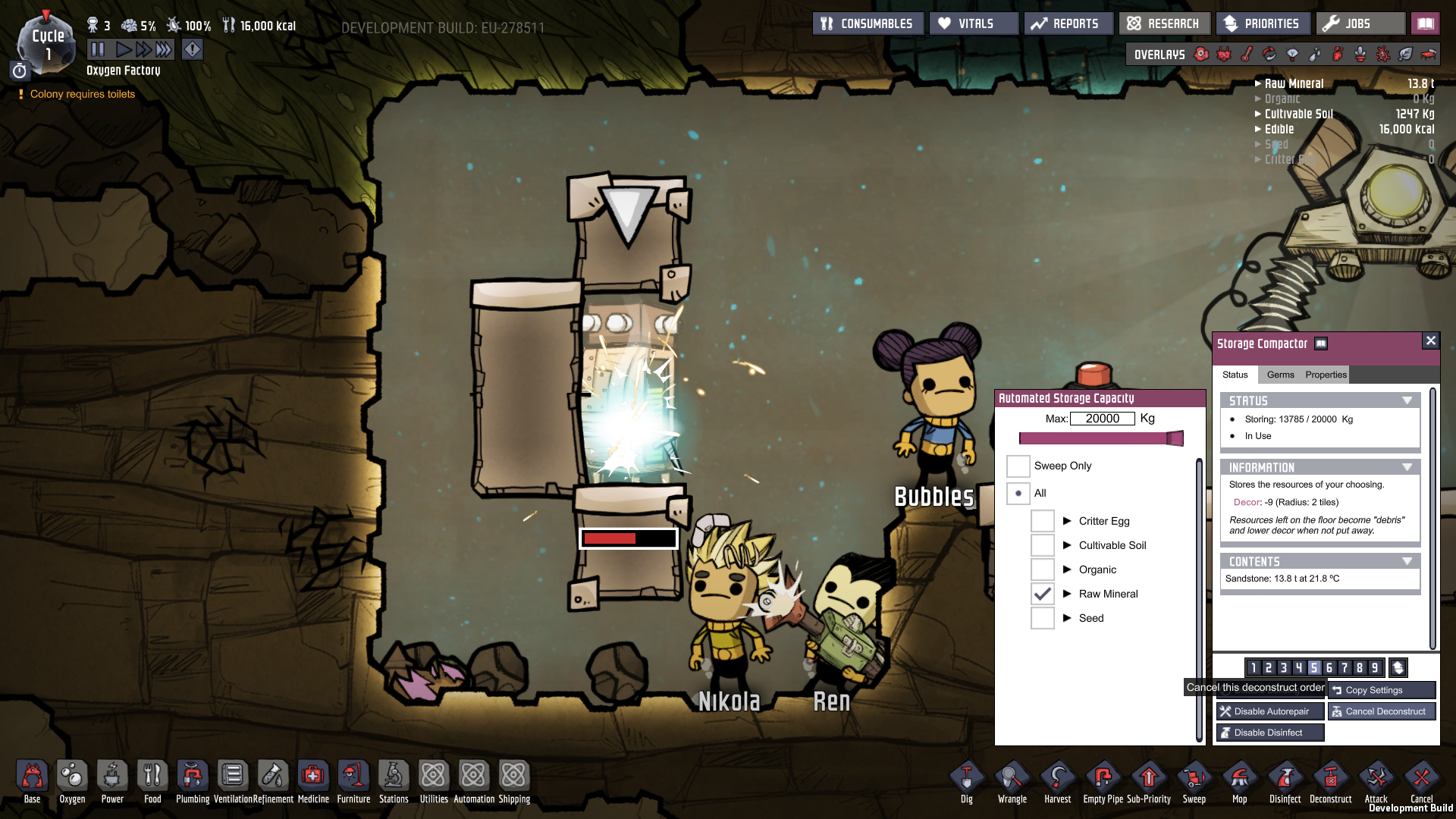
Task: Open the Consumables screen
Action: pos(868,24)
